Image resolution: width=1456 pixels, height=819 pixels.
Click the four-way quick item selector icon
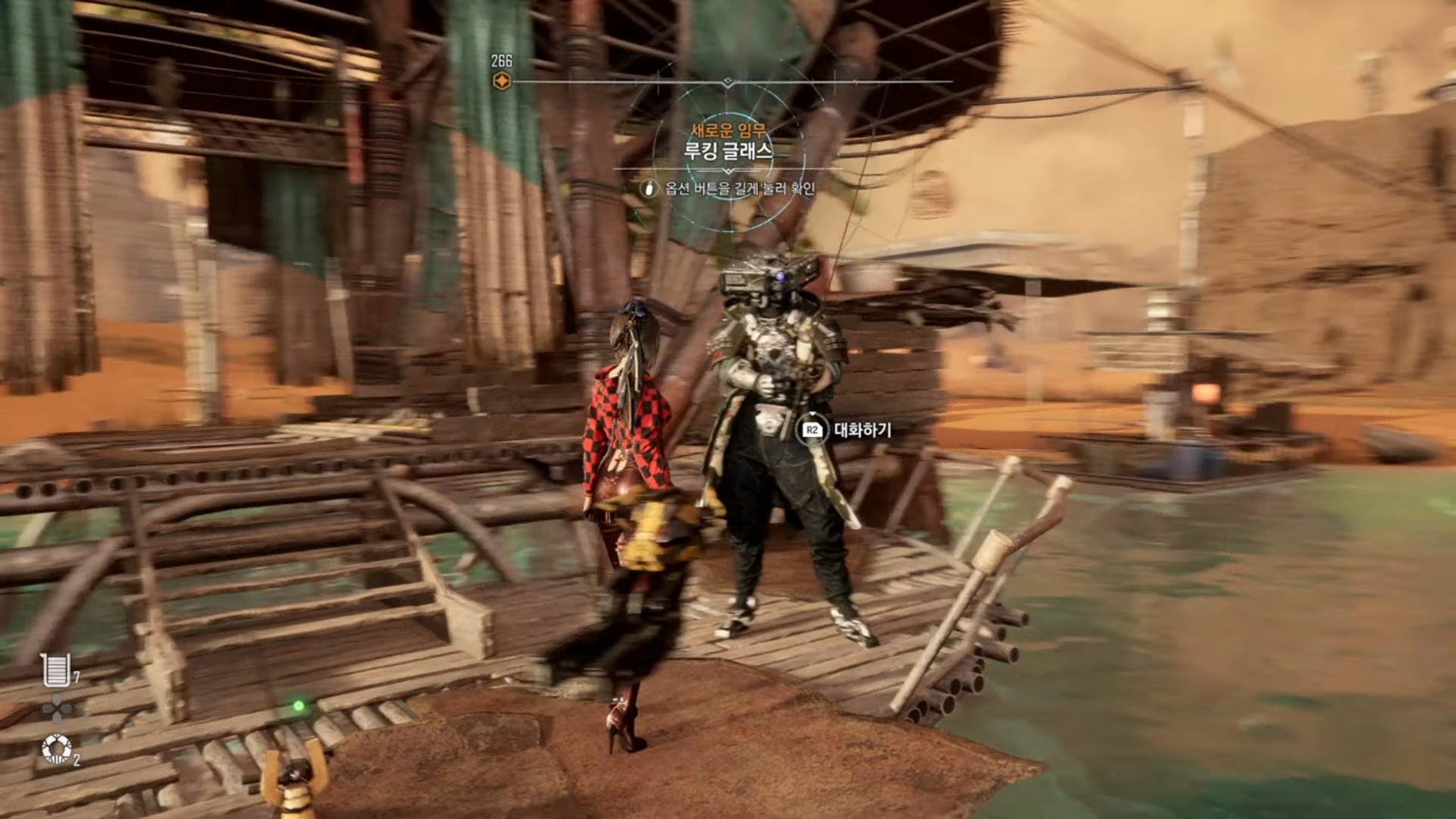point(57,709)
